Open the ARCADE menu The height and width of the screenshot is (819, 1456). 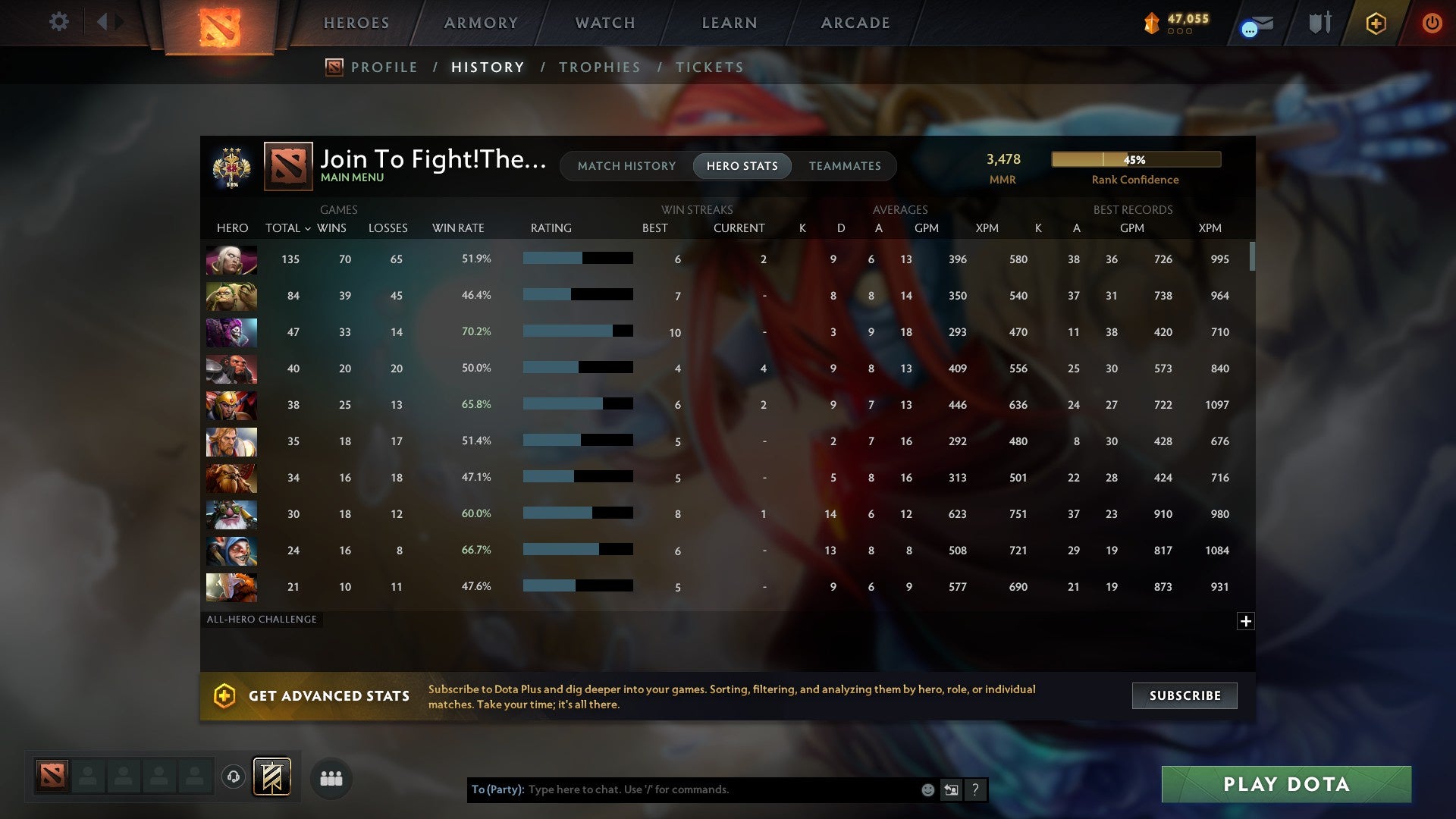[x=854, y=23]
